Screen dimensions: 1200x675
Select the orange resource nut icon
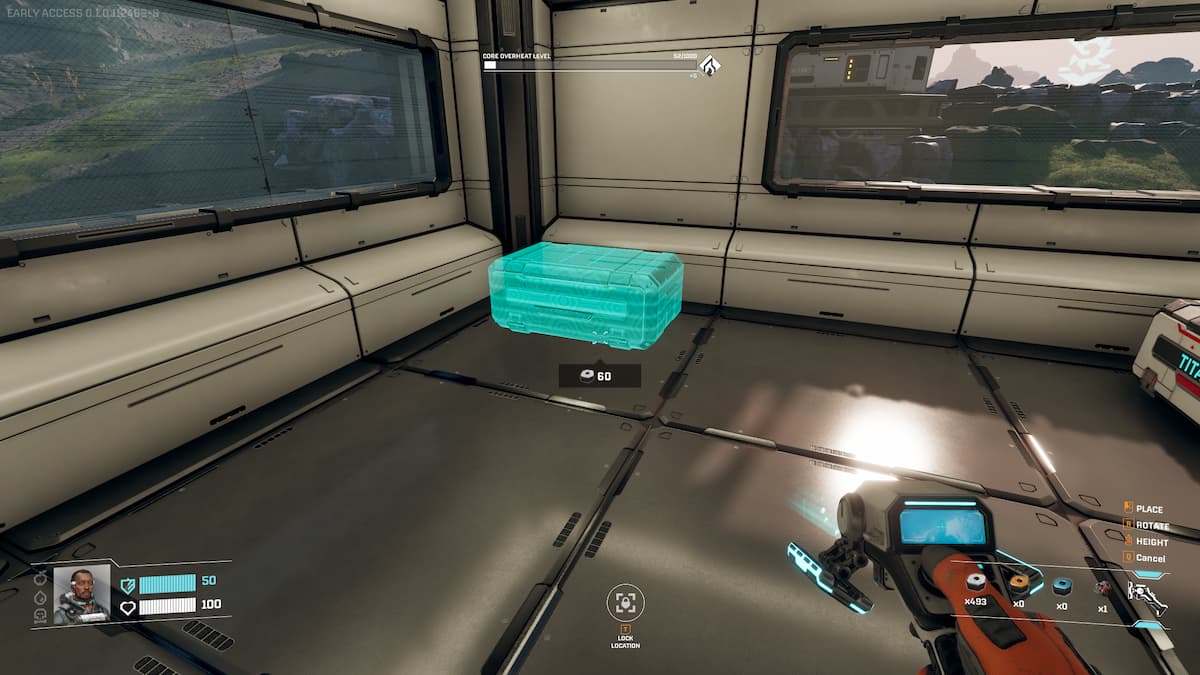pos(1019,584)
